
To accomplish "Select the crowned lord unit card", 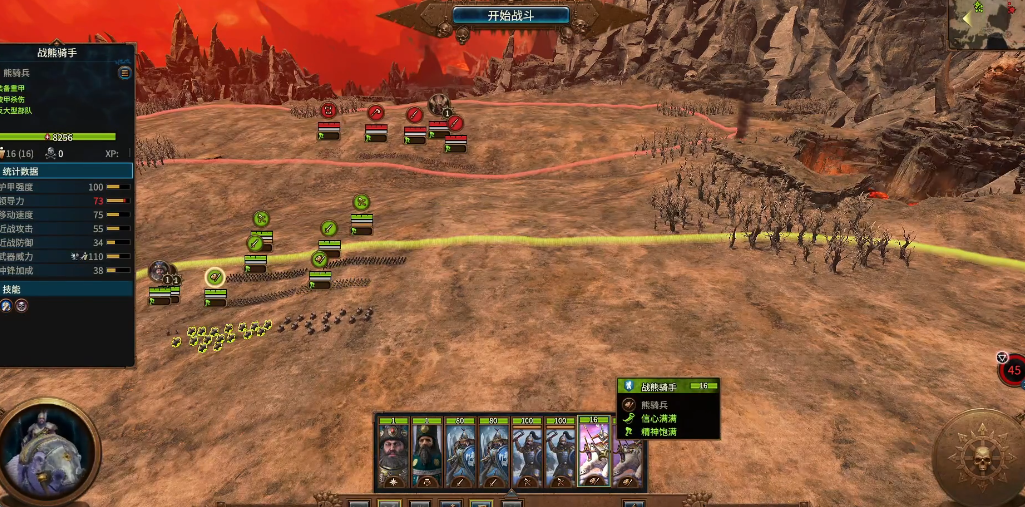I will point(394,452).
